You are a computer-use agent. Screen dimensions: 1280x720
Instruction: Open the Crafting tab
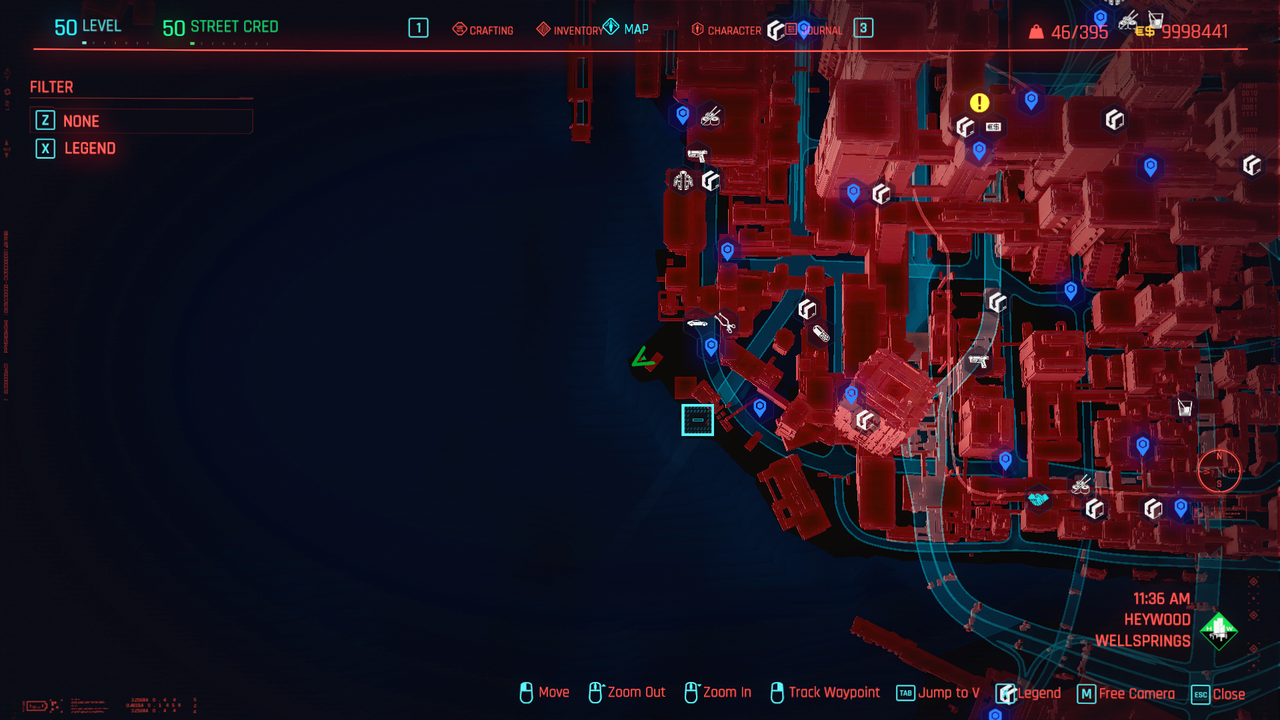tap(483, 30)
